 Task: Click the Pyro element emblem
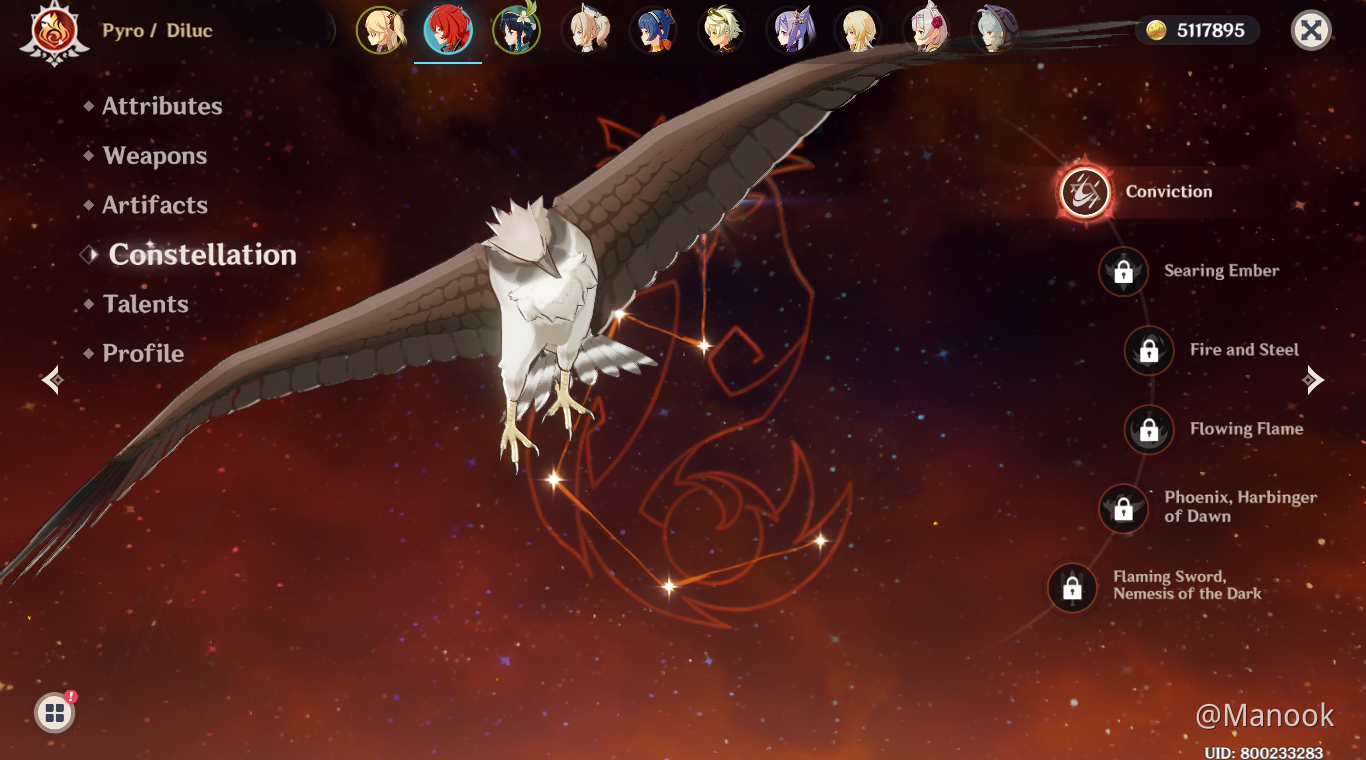click(47, 32)
